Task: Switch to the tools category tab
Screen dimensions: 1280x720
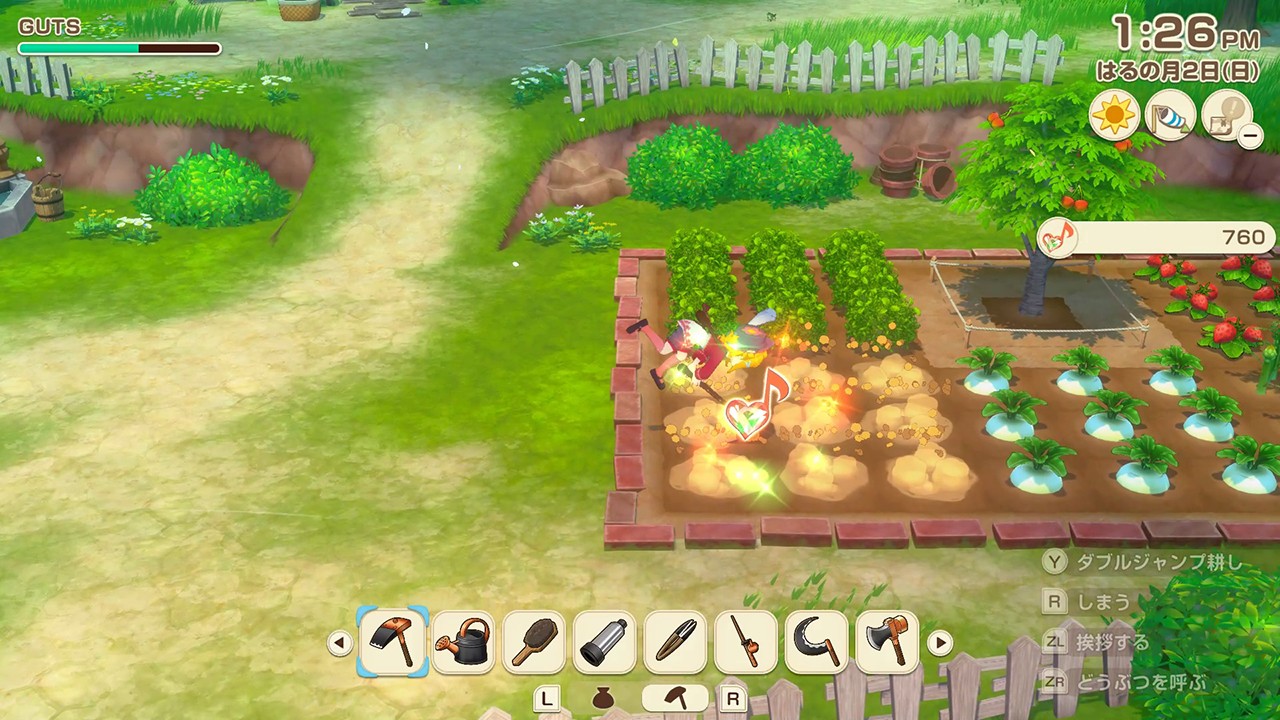Action: 675,698
